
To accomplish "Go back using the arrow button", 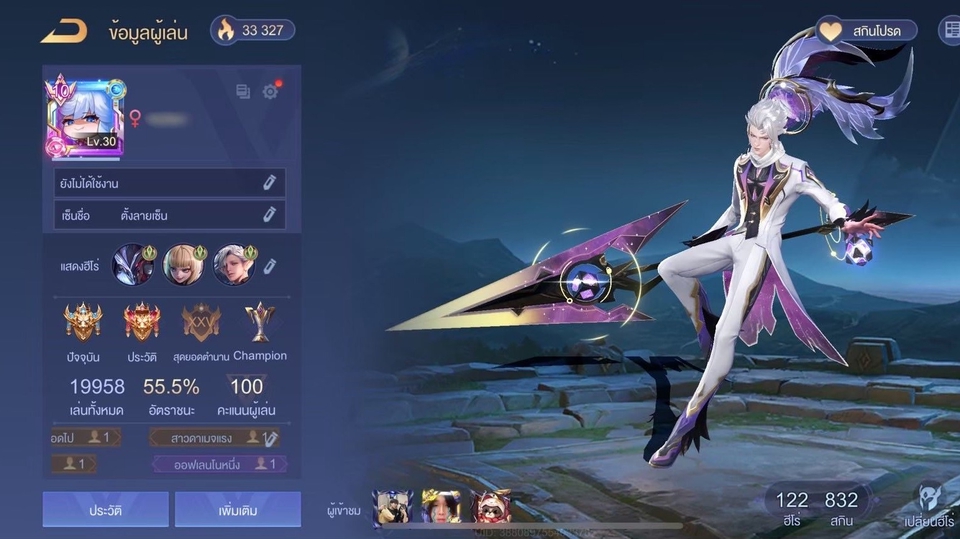I will click(64, 31).
